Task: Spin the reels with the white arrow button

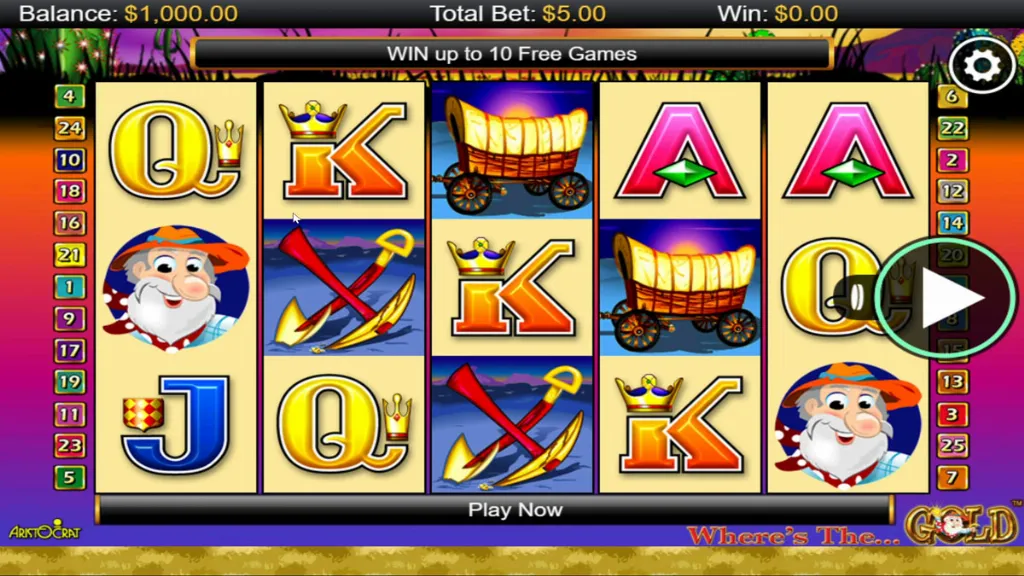Action: (946, 298)
